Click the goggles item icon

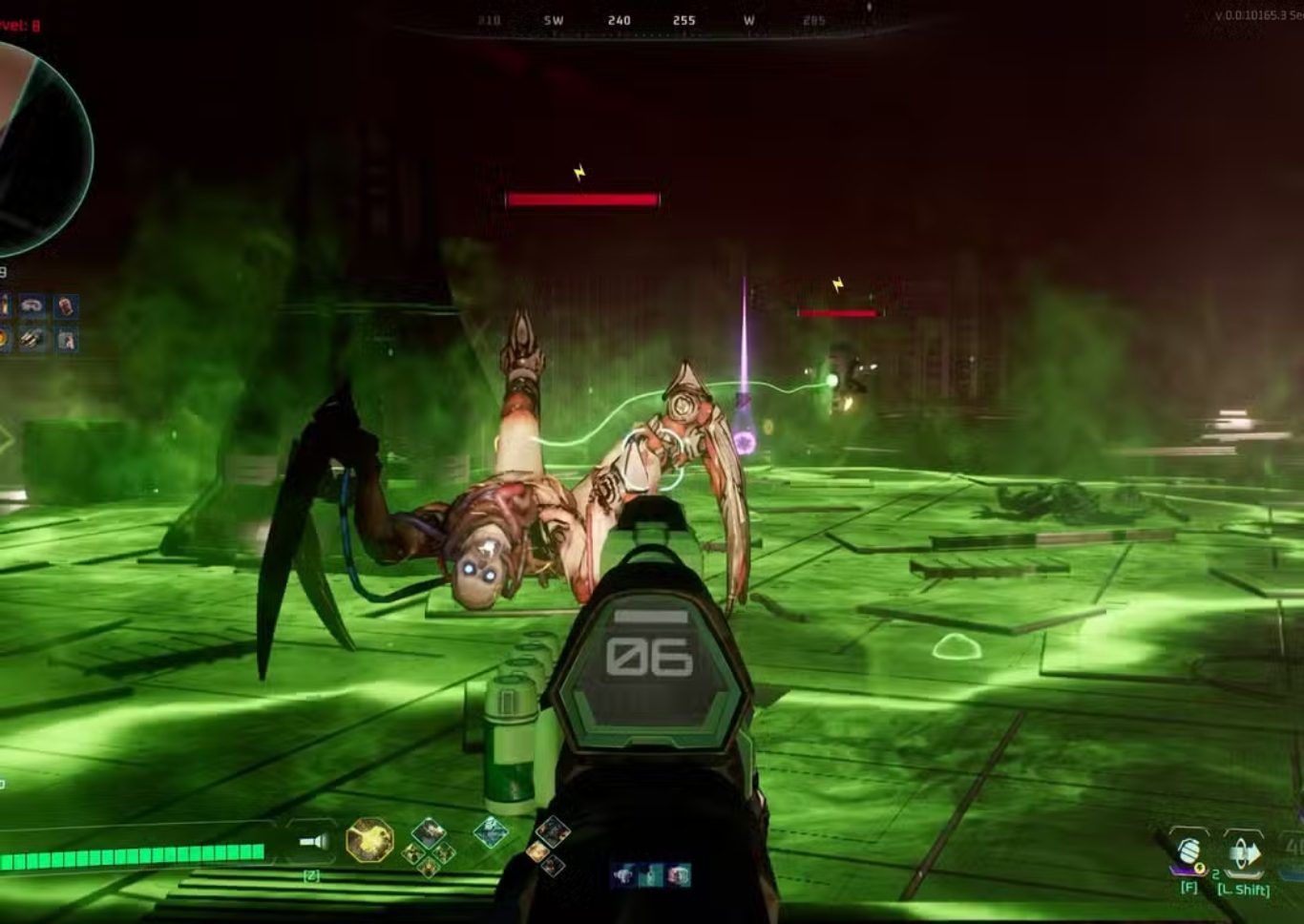click(33, 305)
